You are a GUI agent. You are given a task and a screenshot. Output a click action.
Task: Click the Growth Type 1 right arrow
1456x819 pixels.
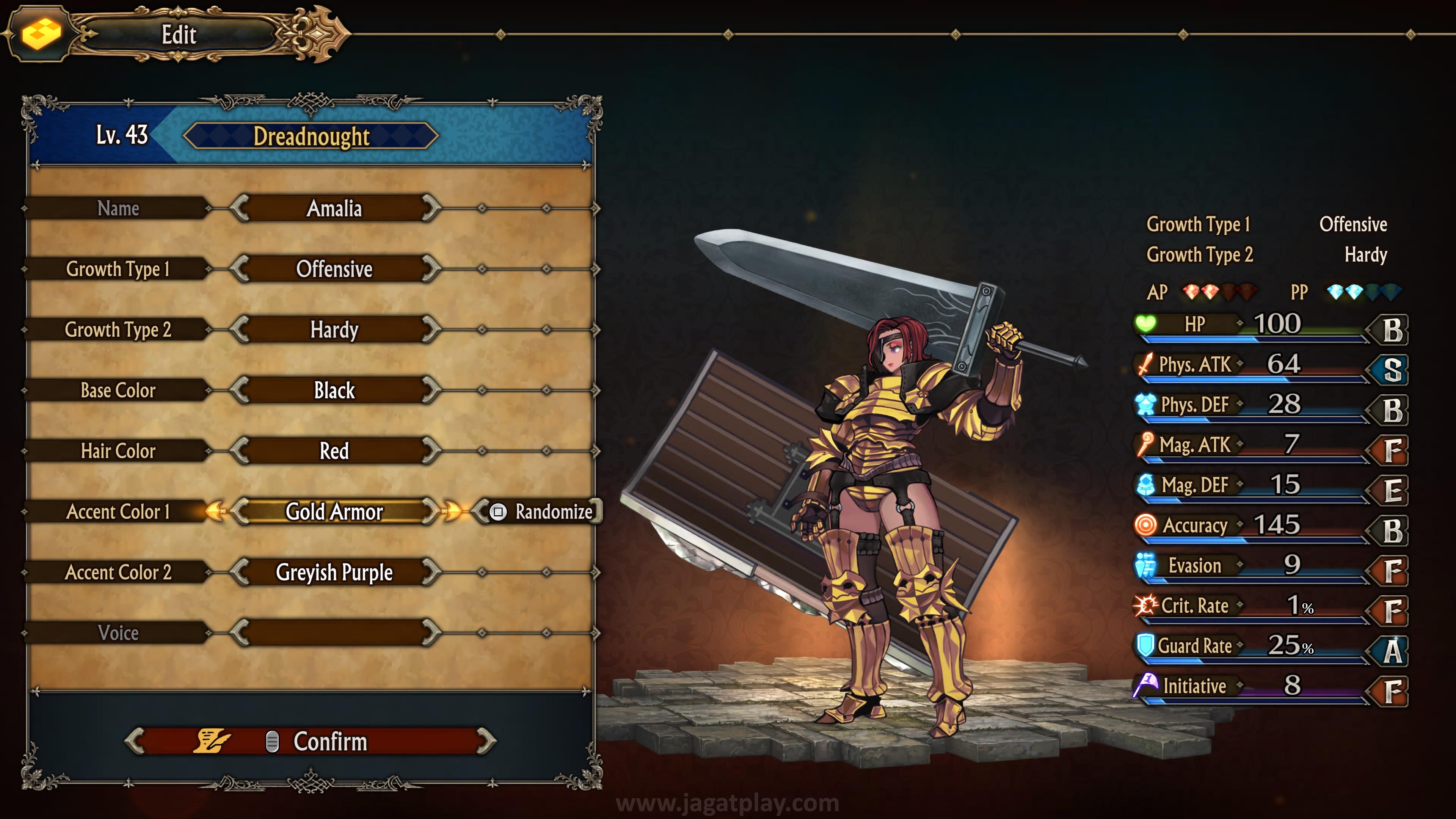(x=431, y=269)
